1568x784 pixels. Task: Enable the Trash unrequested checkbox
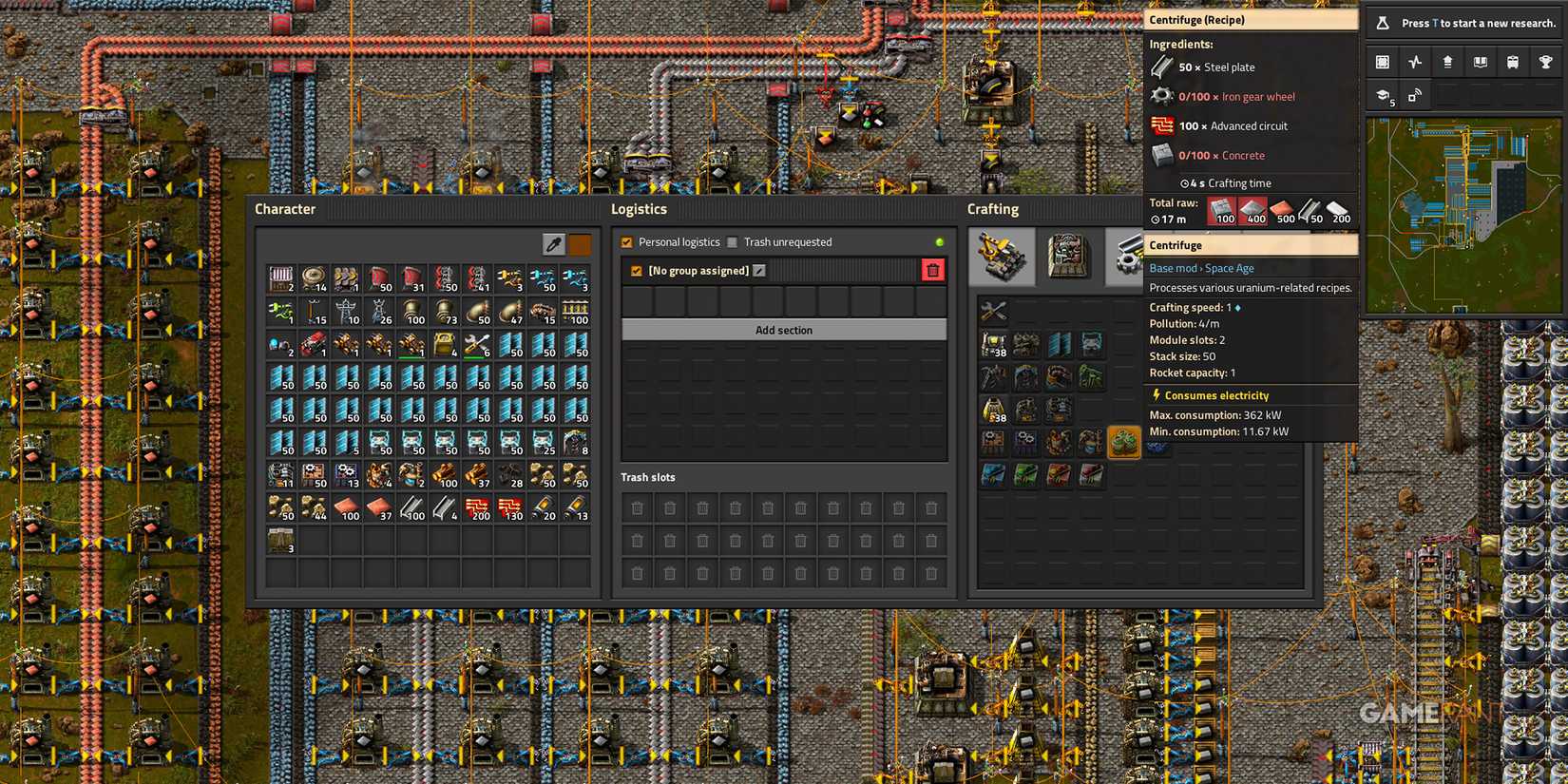[x=733, y=241]
